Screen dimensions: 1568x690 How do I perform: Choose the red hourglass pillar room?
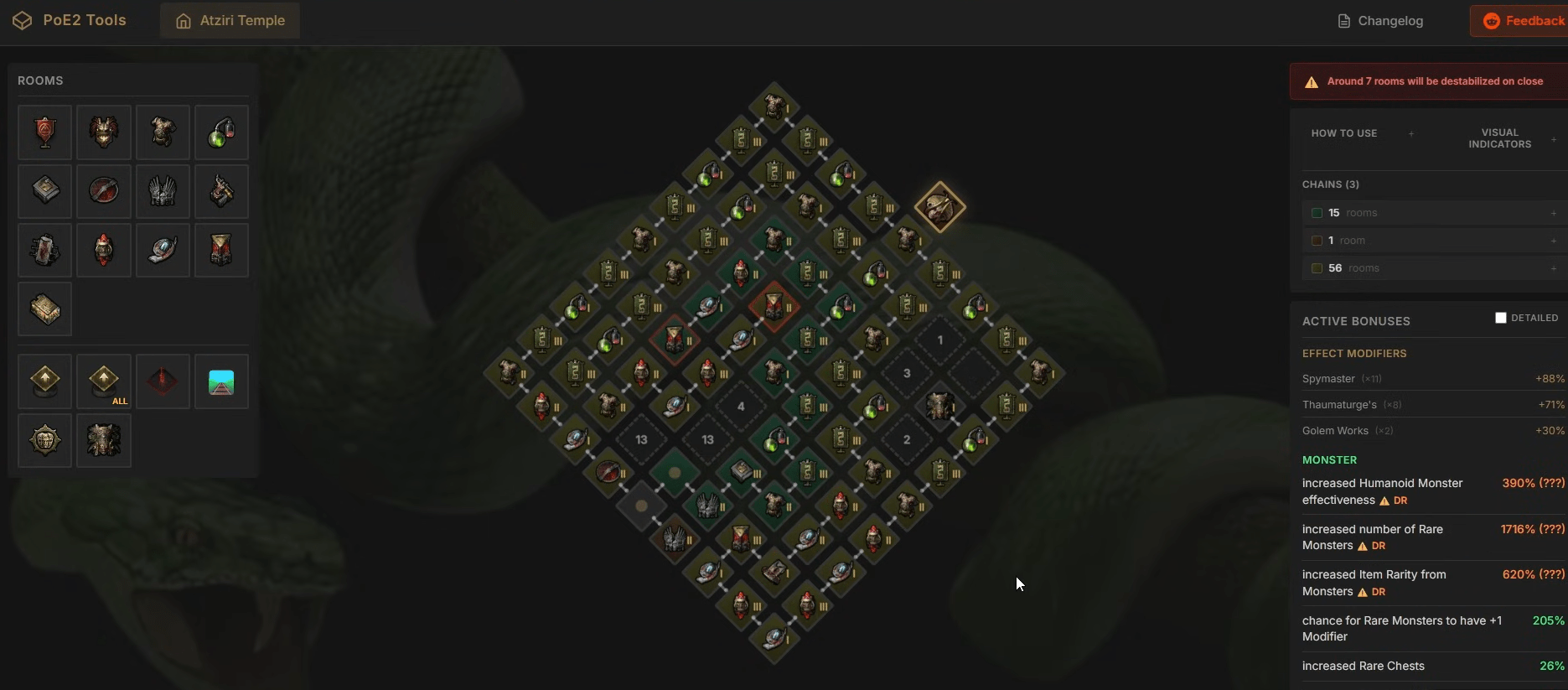pos(221,250)
